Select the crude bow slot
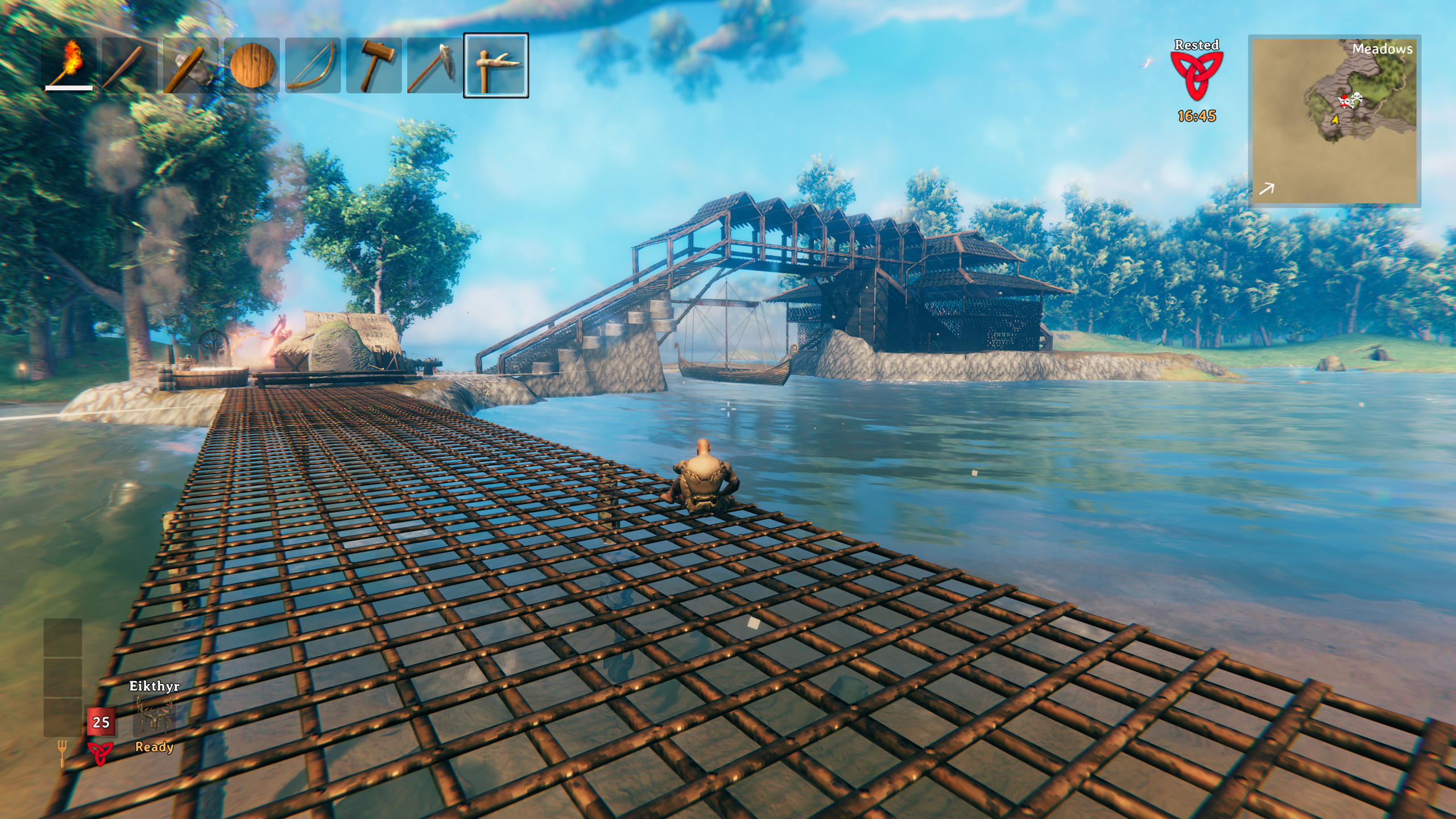 click(312, 65)
